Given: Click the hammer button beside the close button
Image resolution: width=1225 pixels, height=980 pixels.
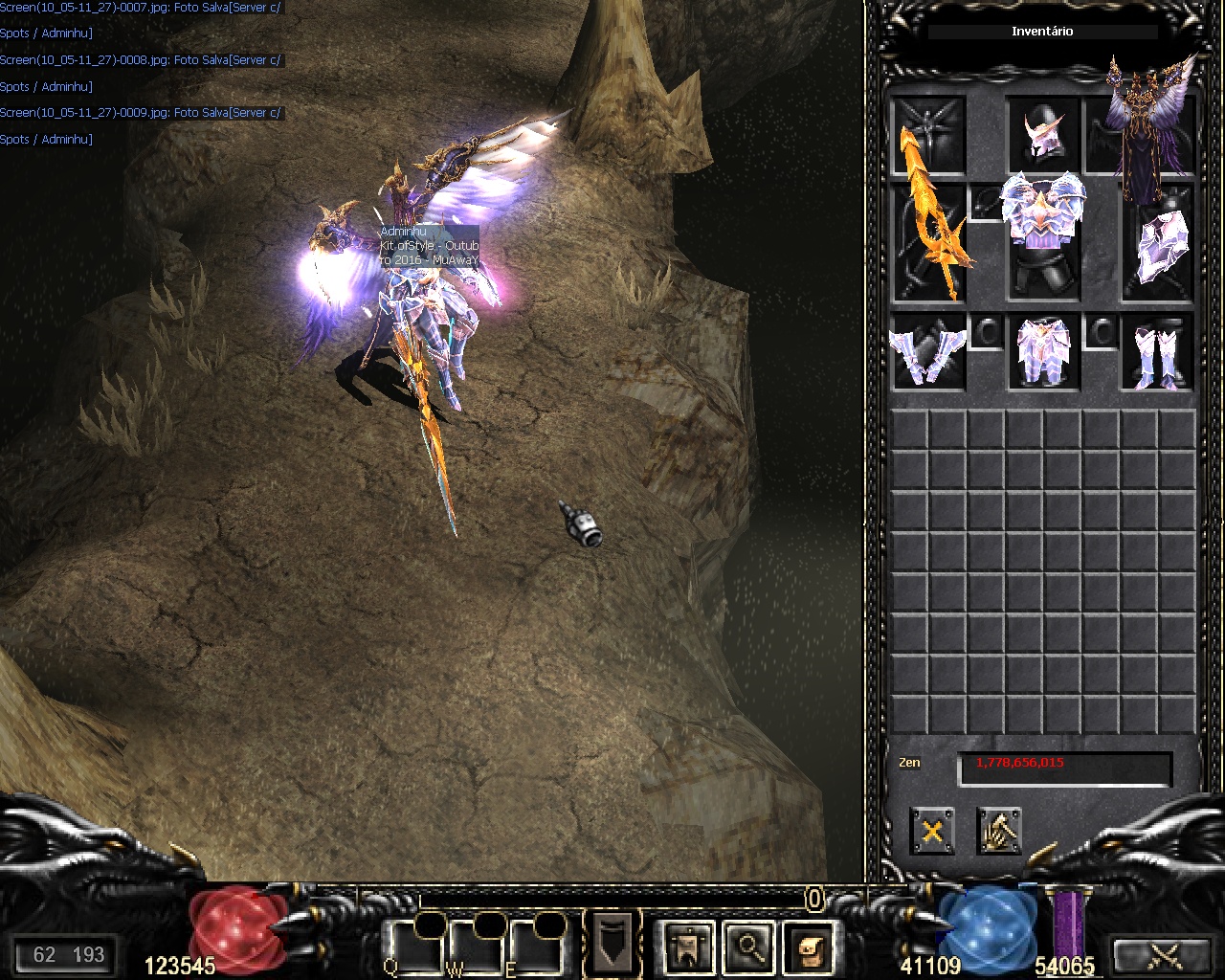Looking at the screenshot, I should pos(999,830).
